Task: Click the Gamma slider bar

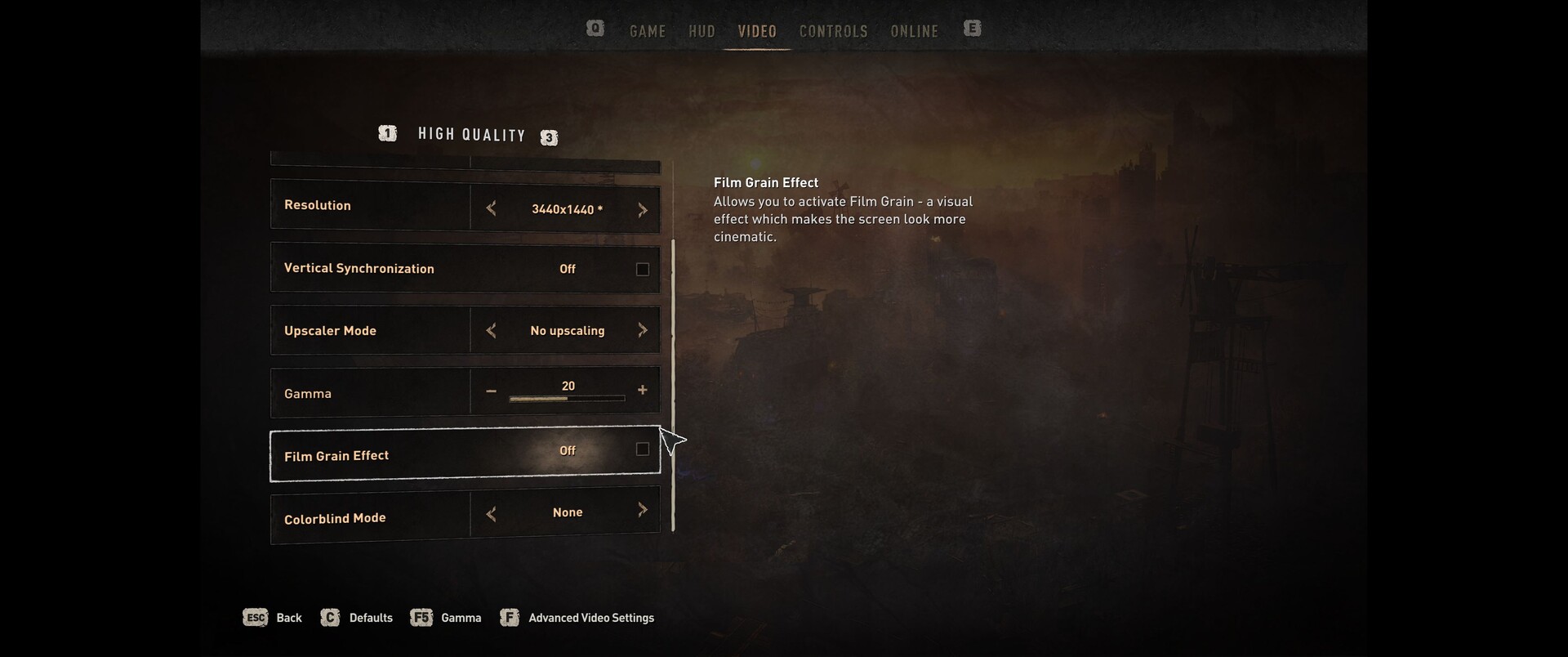Action: pos(567,399)
